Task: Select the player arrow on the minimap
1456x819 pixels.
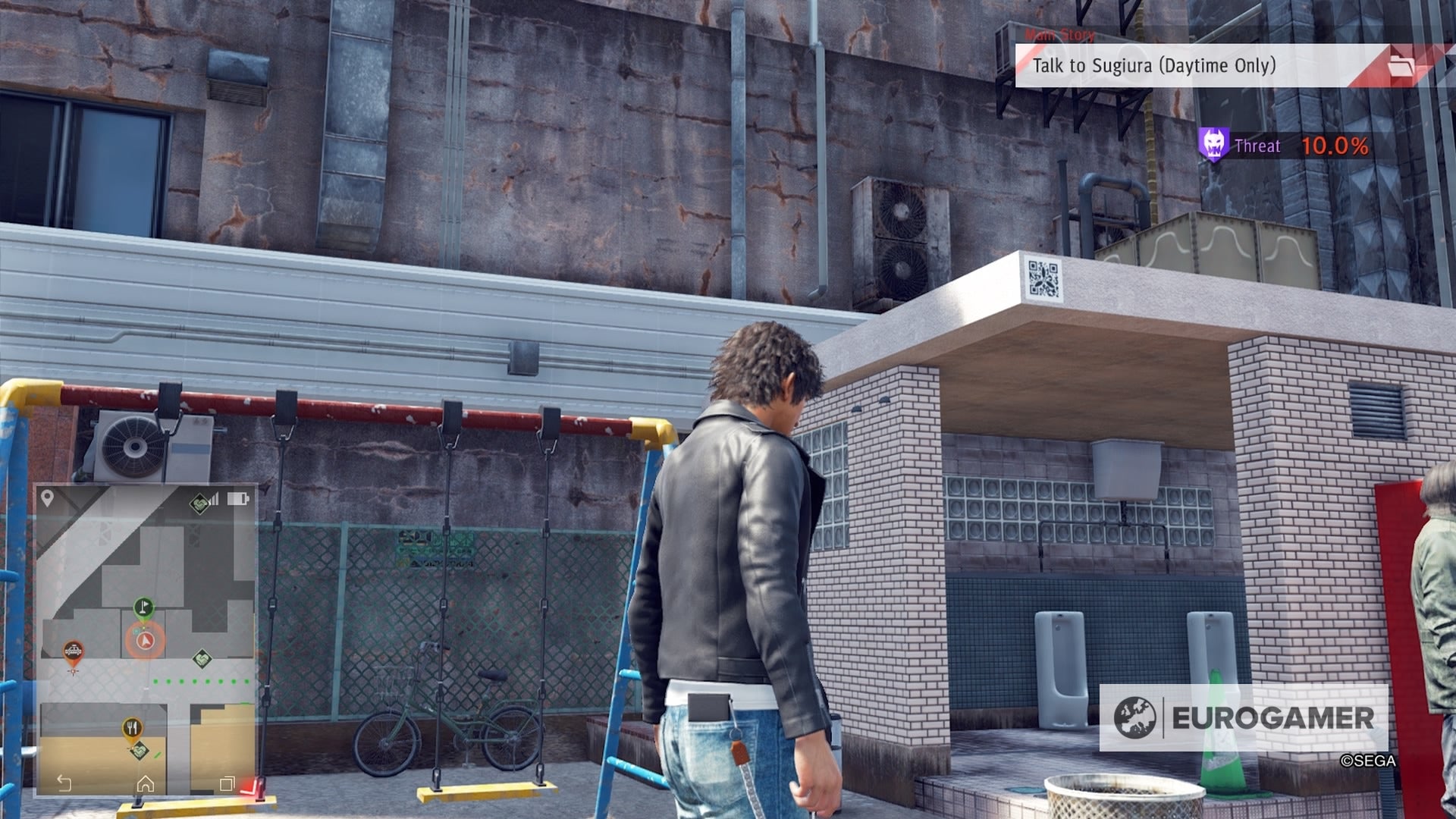Action: pyautogui.click(x=144, y=641)
